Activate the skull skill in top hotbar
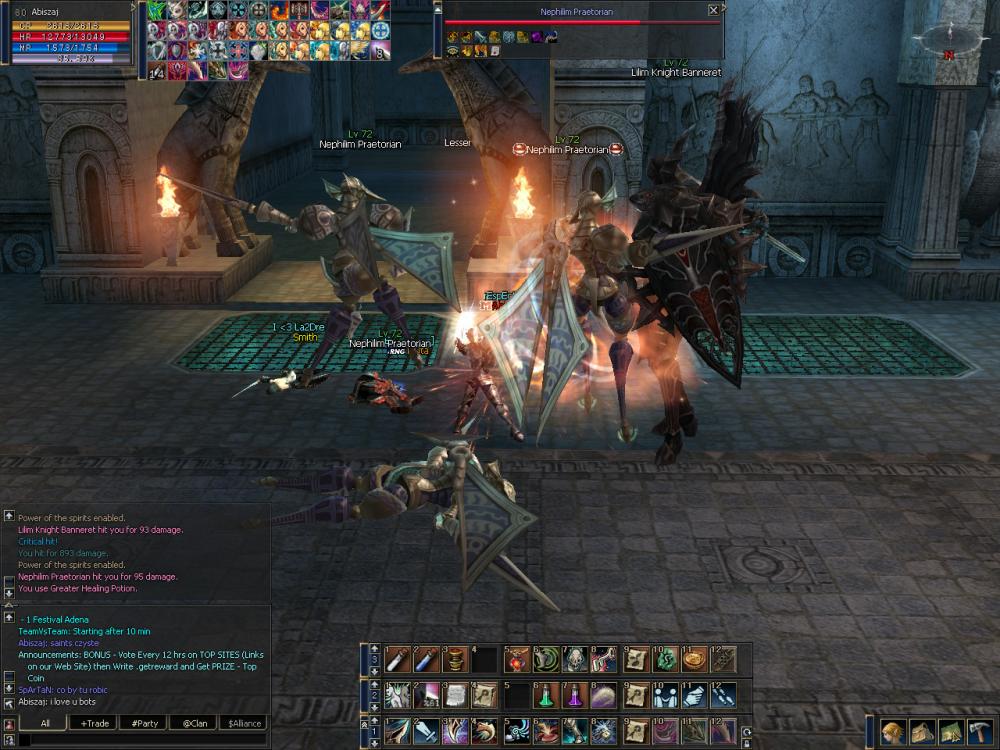Screen dimensions: 1000x750 pyautogui.click(x=576, y=659)
